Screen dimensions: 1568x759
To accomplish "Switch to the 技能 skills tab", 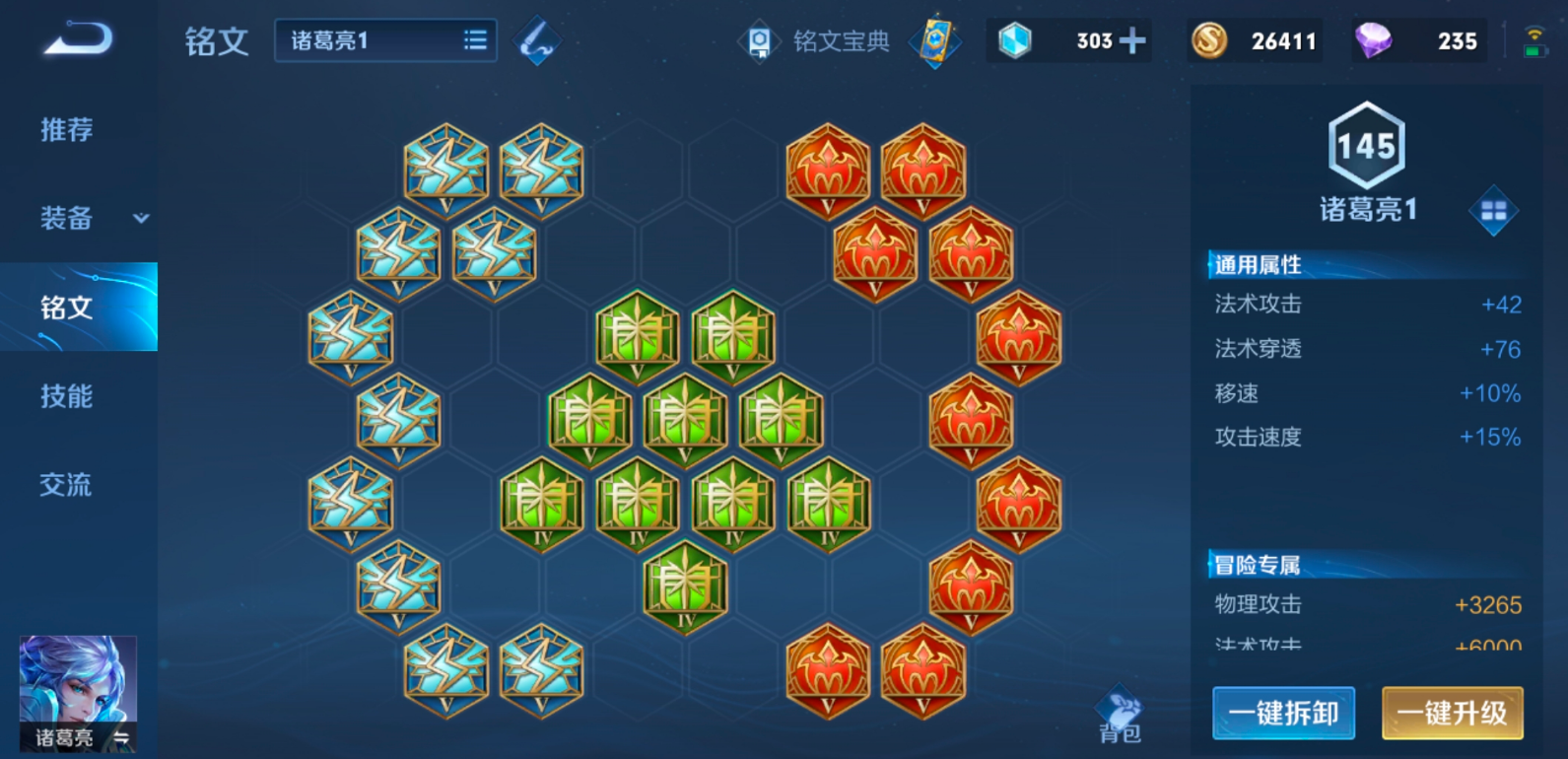I will [x=67, y=396].
